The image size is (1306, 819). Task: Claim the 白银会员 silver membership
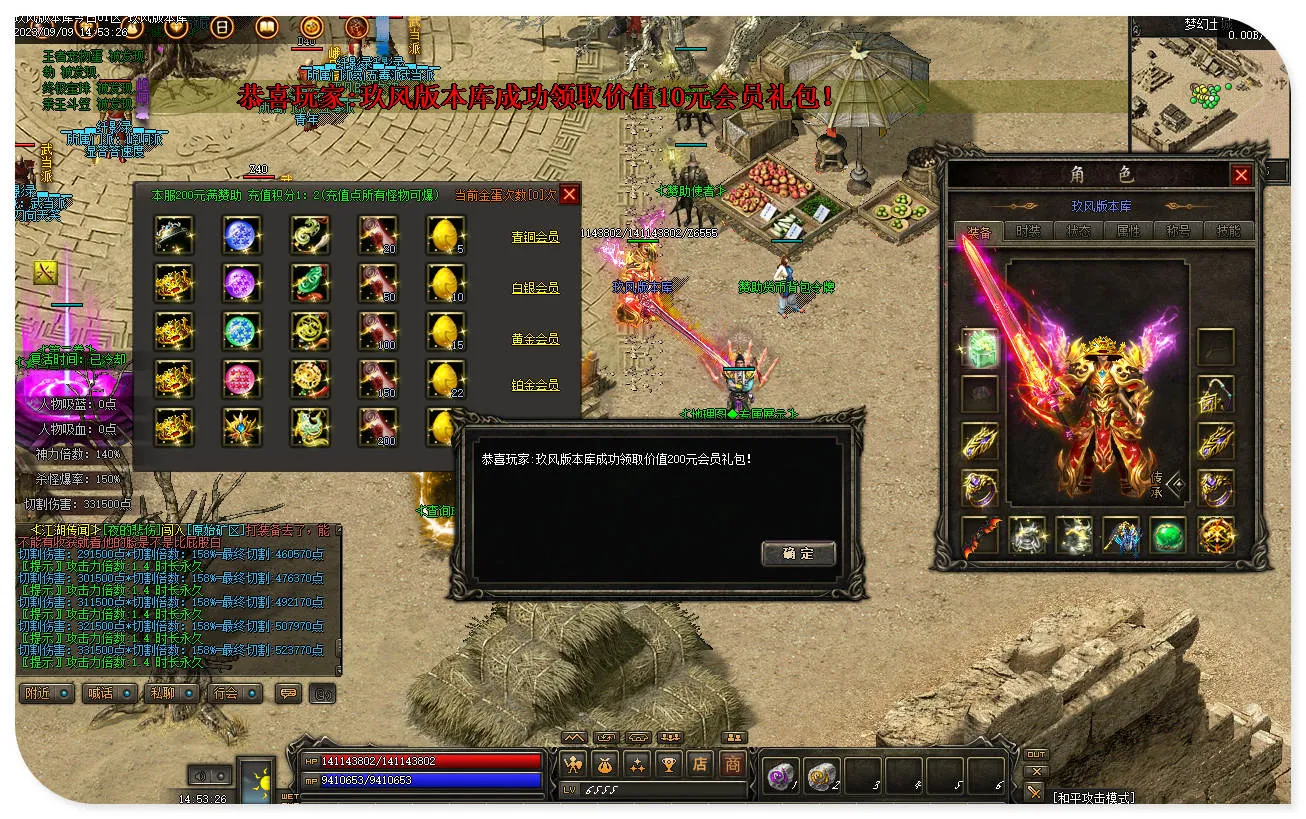[x=535, y=288]
